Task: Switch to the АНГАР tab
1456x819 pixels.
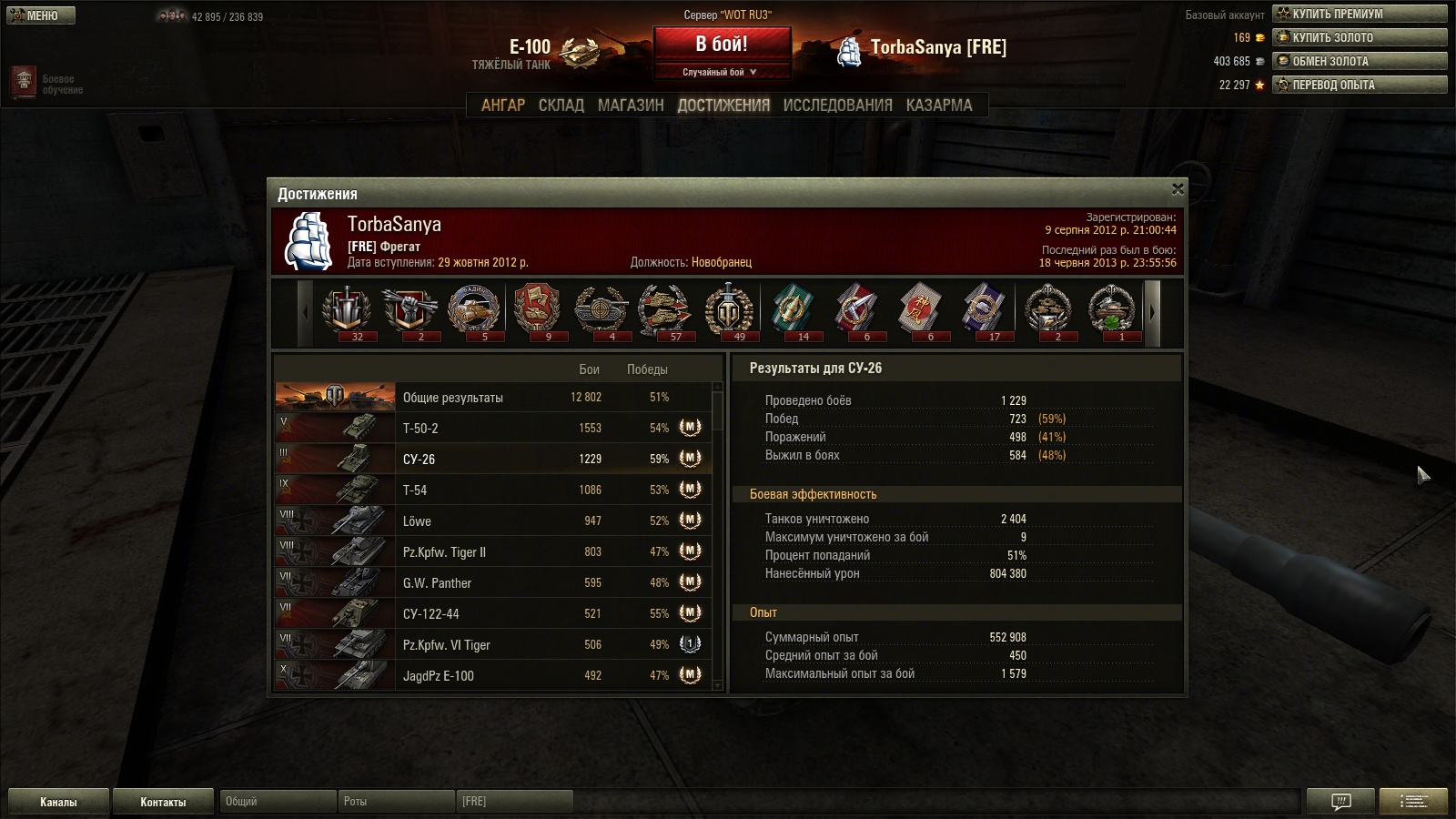Action: click(502, 106)
